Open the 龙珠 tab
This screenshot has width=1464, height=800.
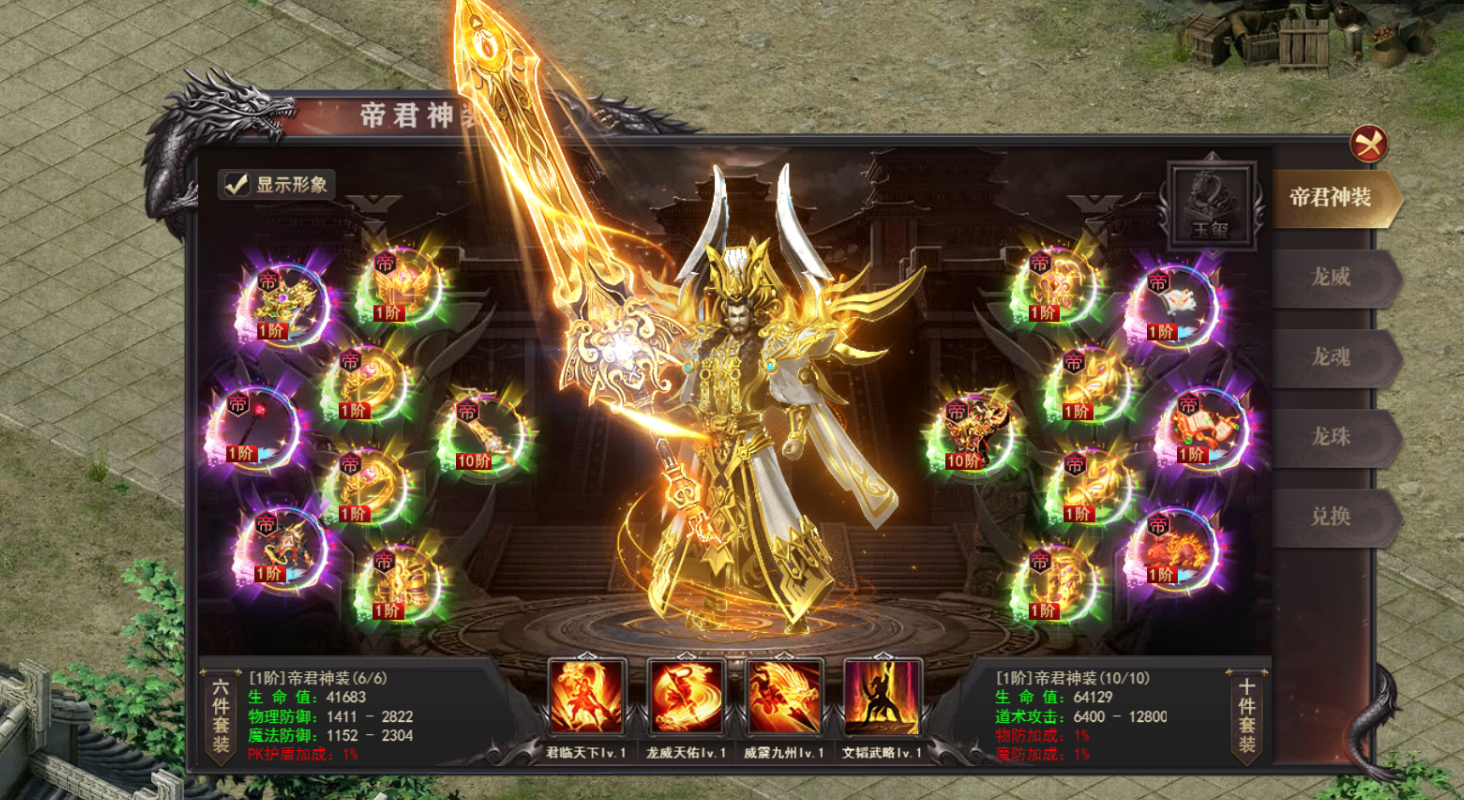[x=1331, y=437]
